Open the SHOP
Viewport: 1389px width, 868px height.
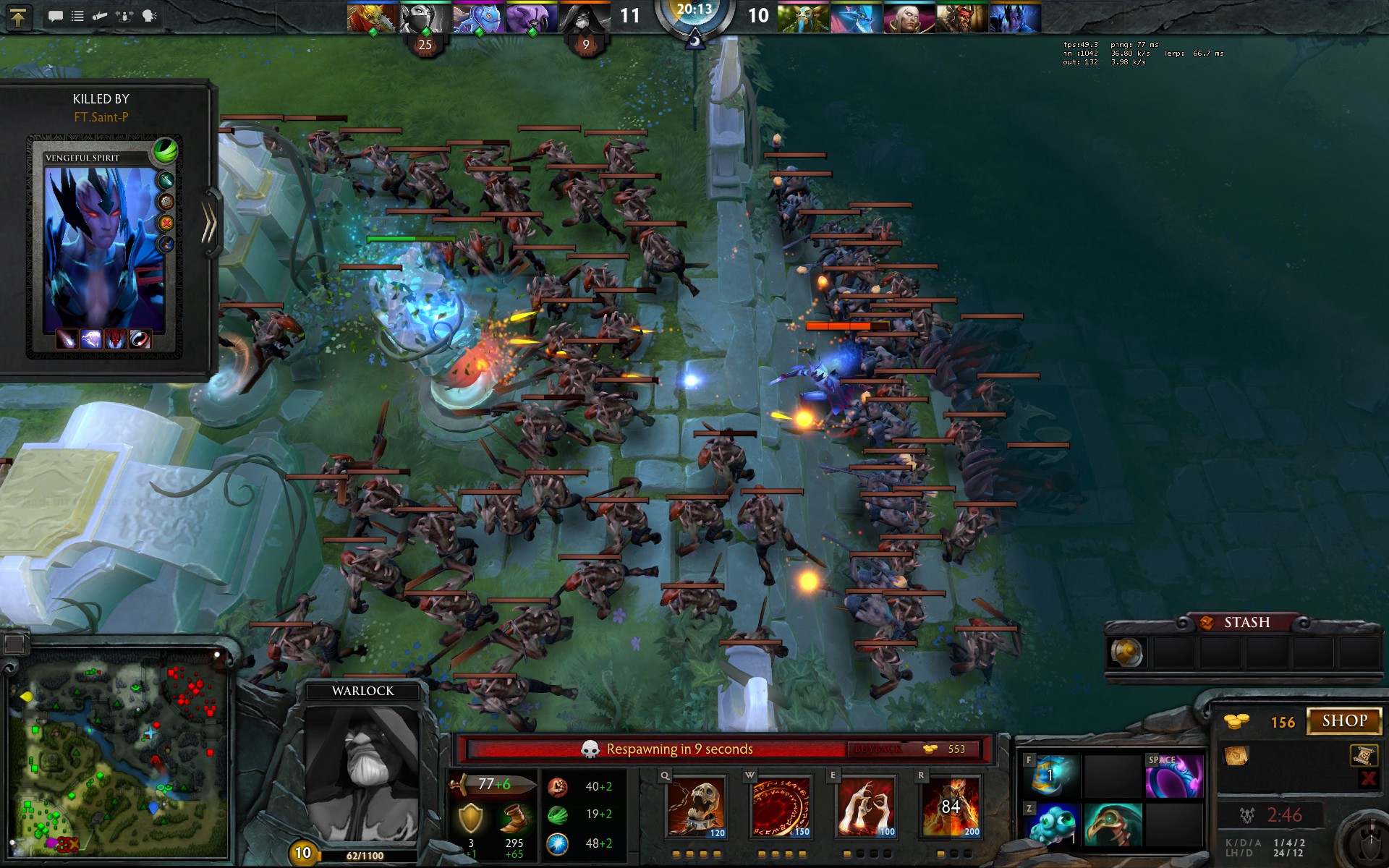pos(1344,721)
